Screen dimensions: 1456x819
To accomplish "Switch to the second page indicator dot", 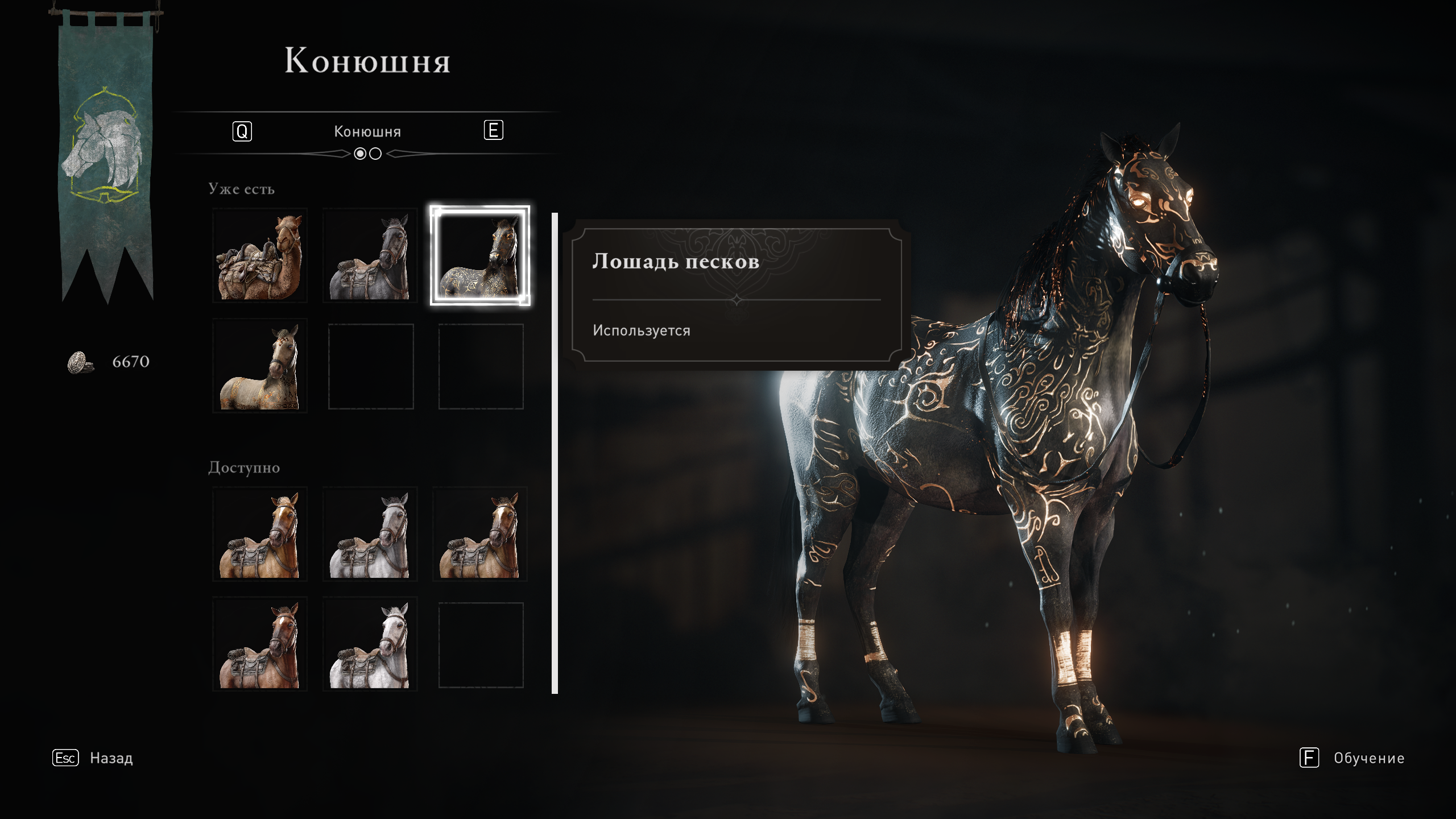I will click(x=375, y=154).
